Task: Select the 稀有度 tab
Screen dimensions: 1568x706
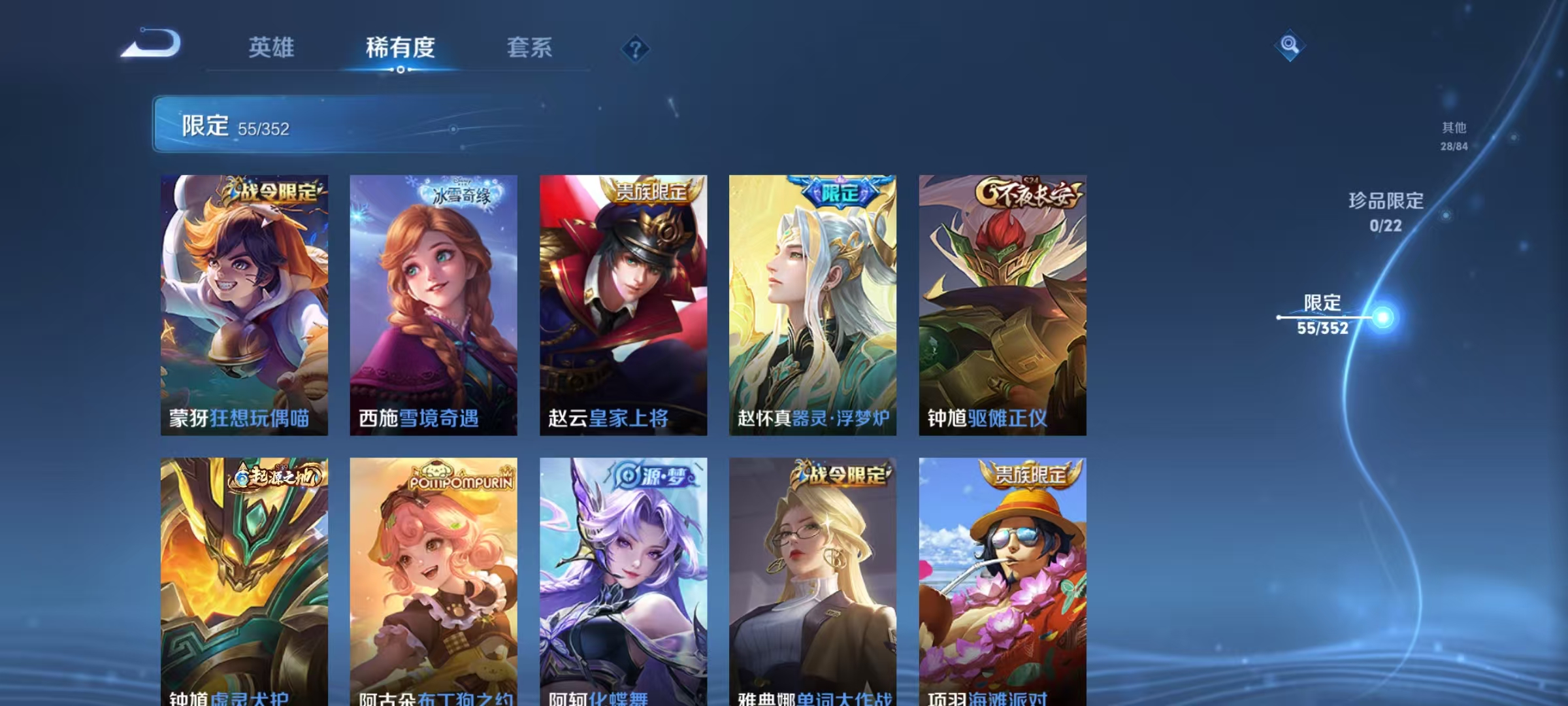Action: [x=401, y=48]
